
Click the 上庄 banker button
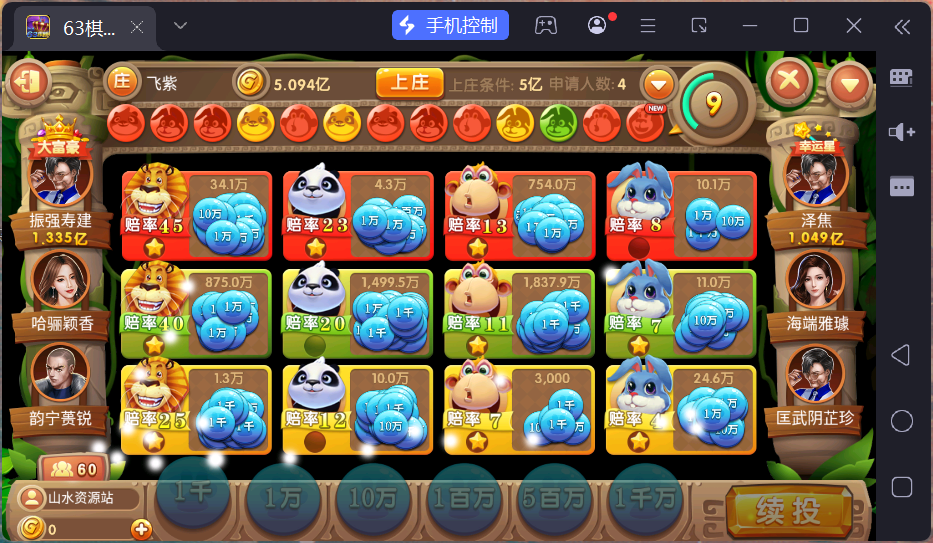pyautogui.click(x=409, y=83)
